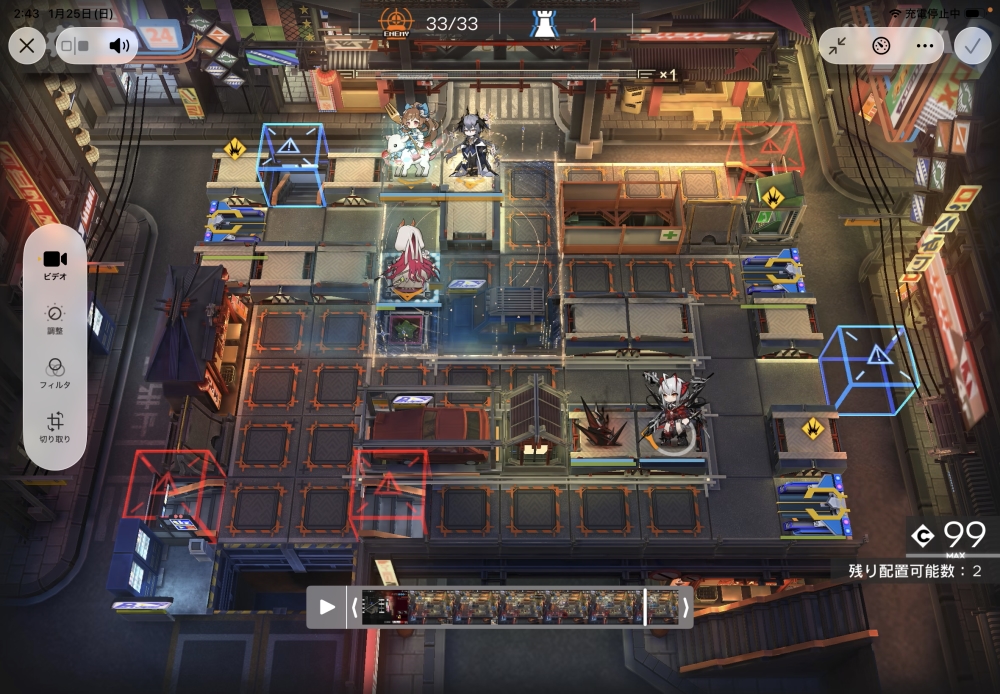Choose the 切り取り crop tool
The height and width of the screenshot is (694, 1000).
coord(55,428)
